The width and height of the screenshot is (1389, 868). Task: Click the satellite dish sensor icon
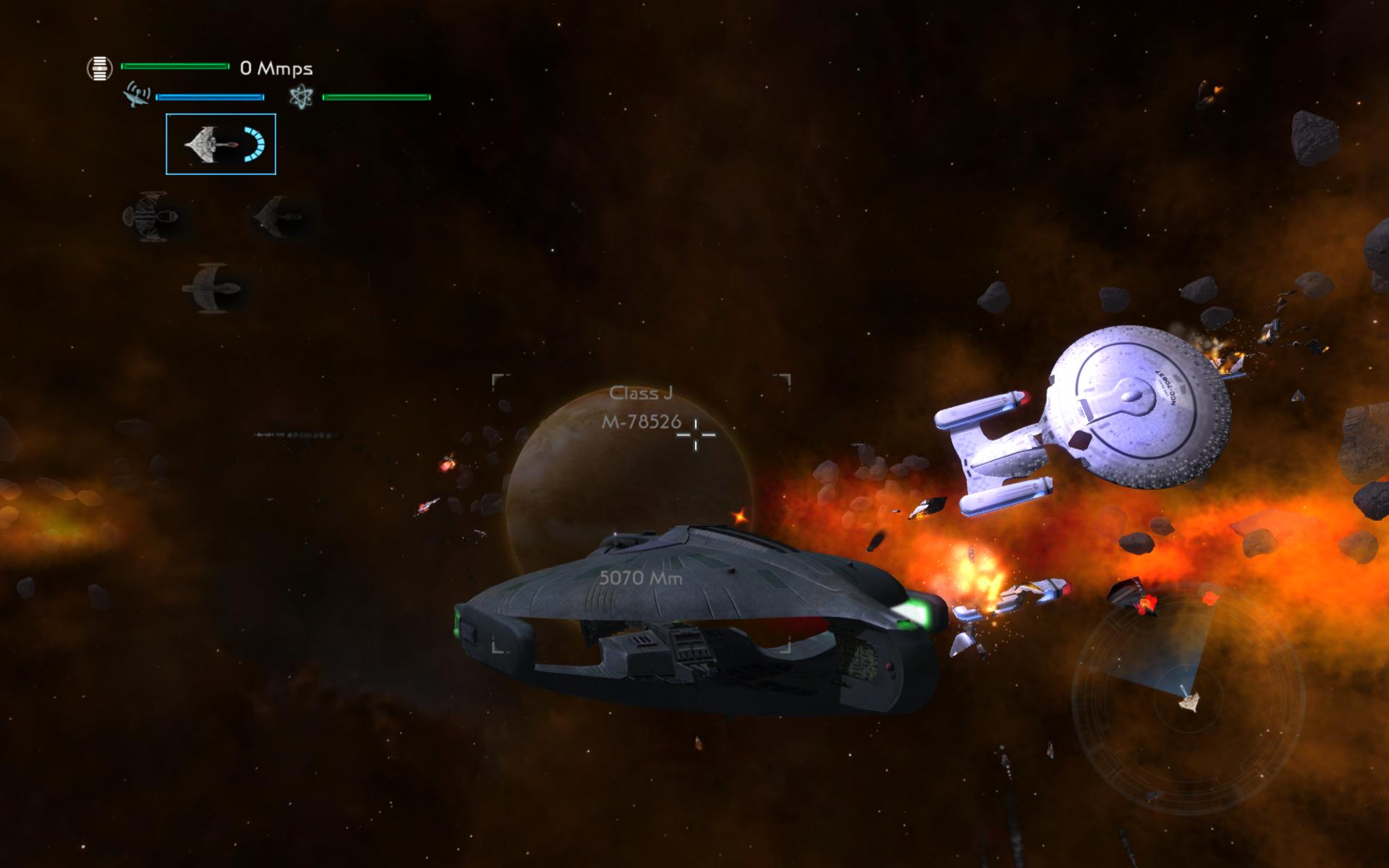pyautogui.click(x=137, y=96)
